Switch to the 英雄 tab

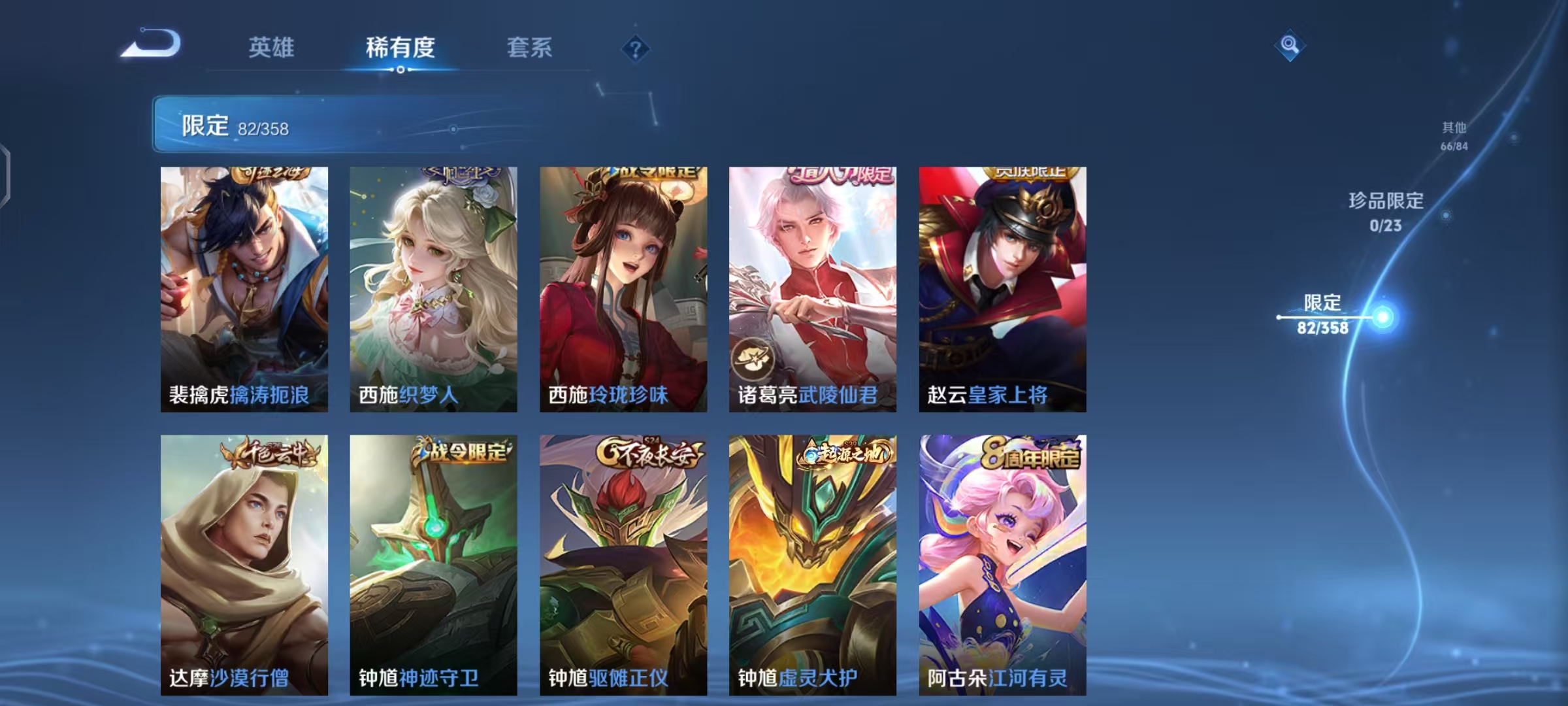(272, 48)
